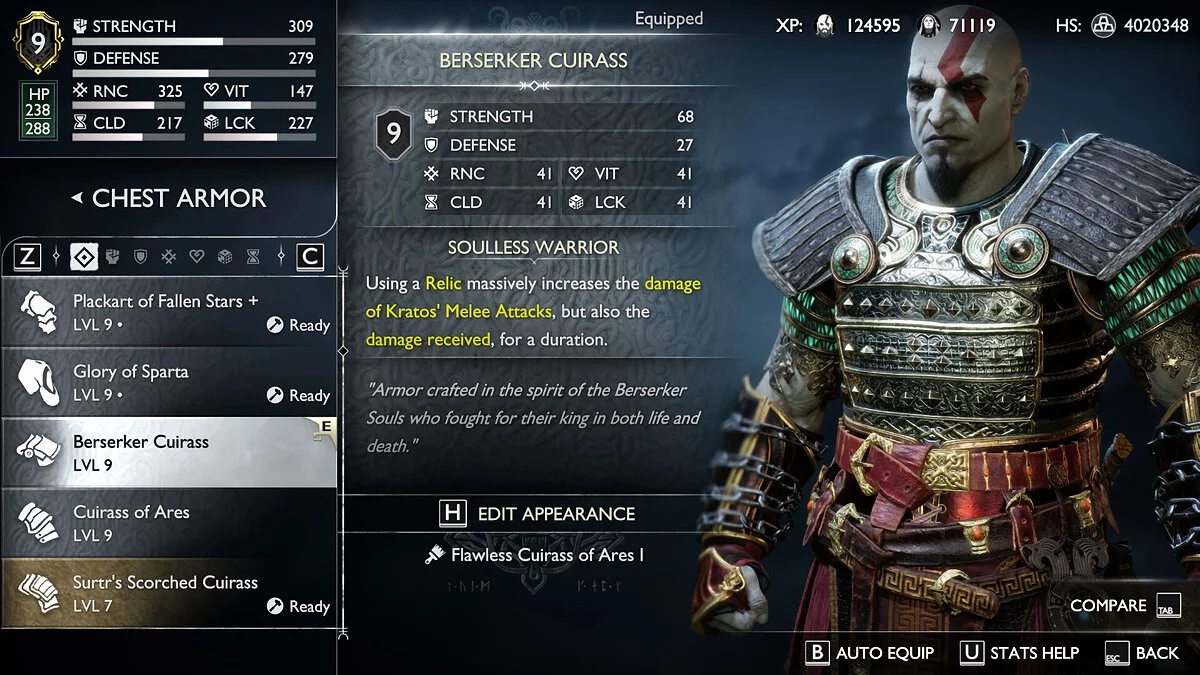Click Back to exit the menu
The width and height of the screenshot is (1200, 675).
coord(1143,653)
